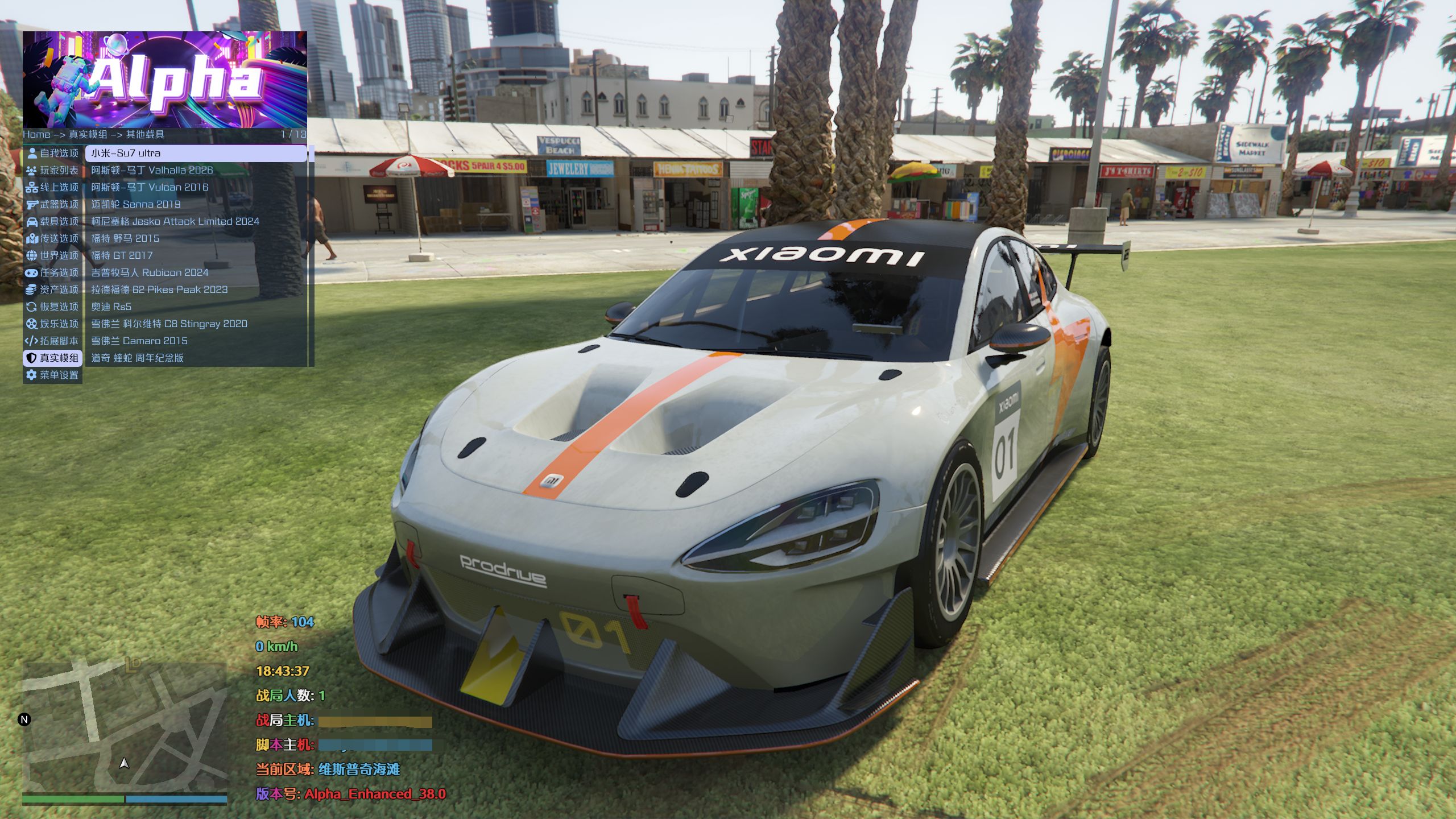
Task: Select the 福特 GT 2017 row
Action: pos(196,255)
